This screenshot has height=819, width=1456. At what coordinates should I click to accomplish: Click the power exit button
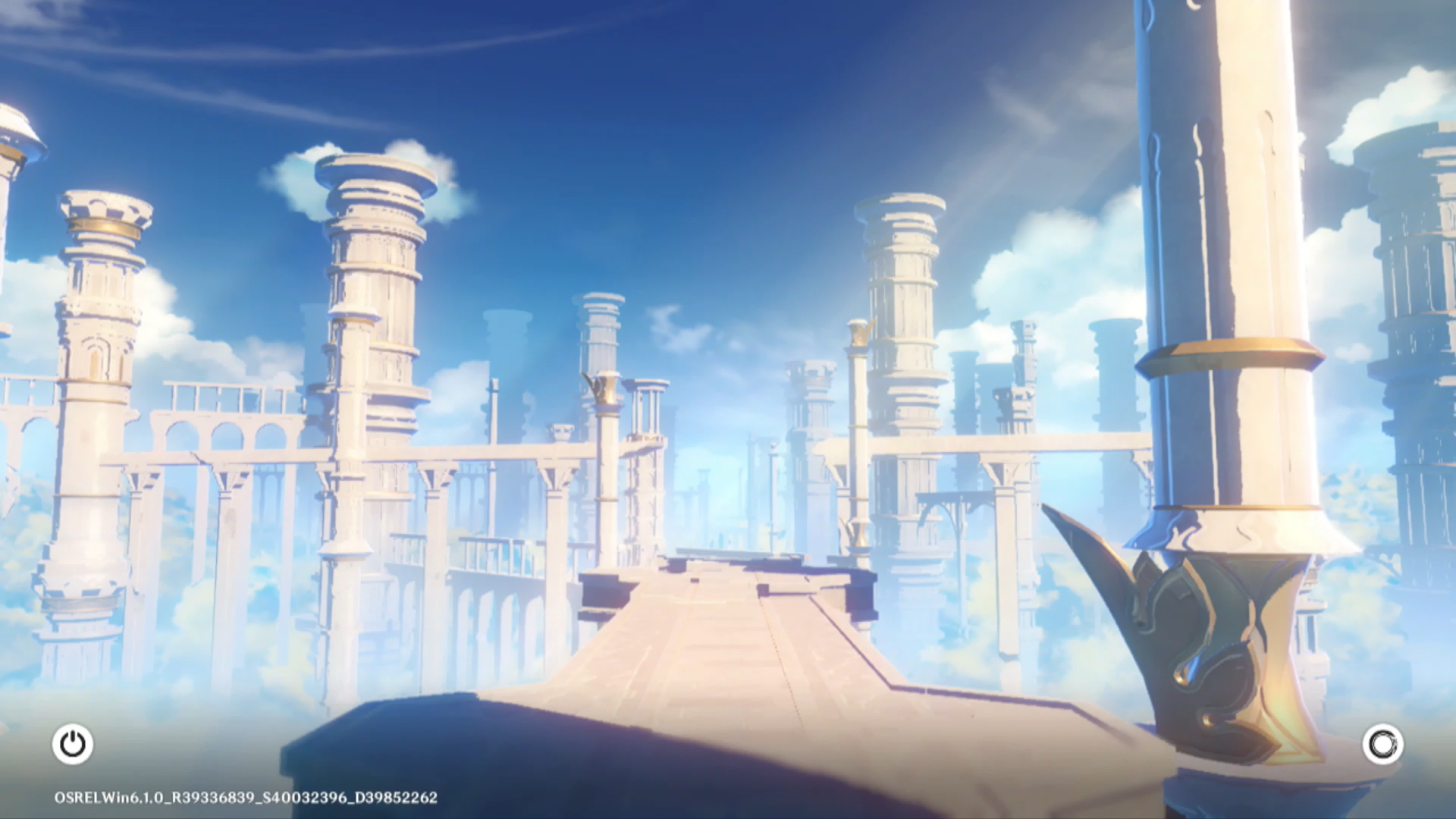point(73,744)
